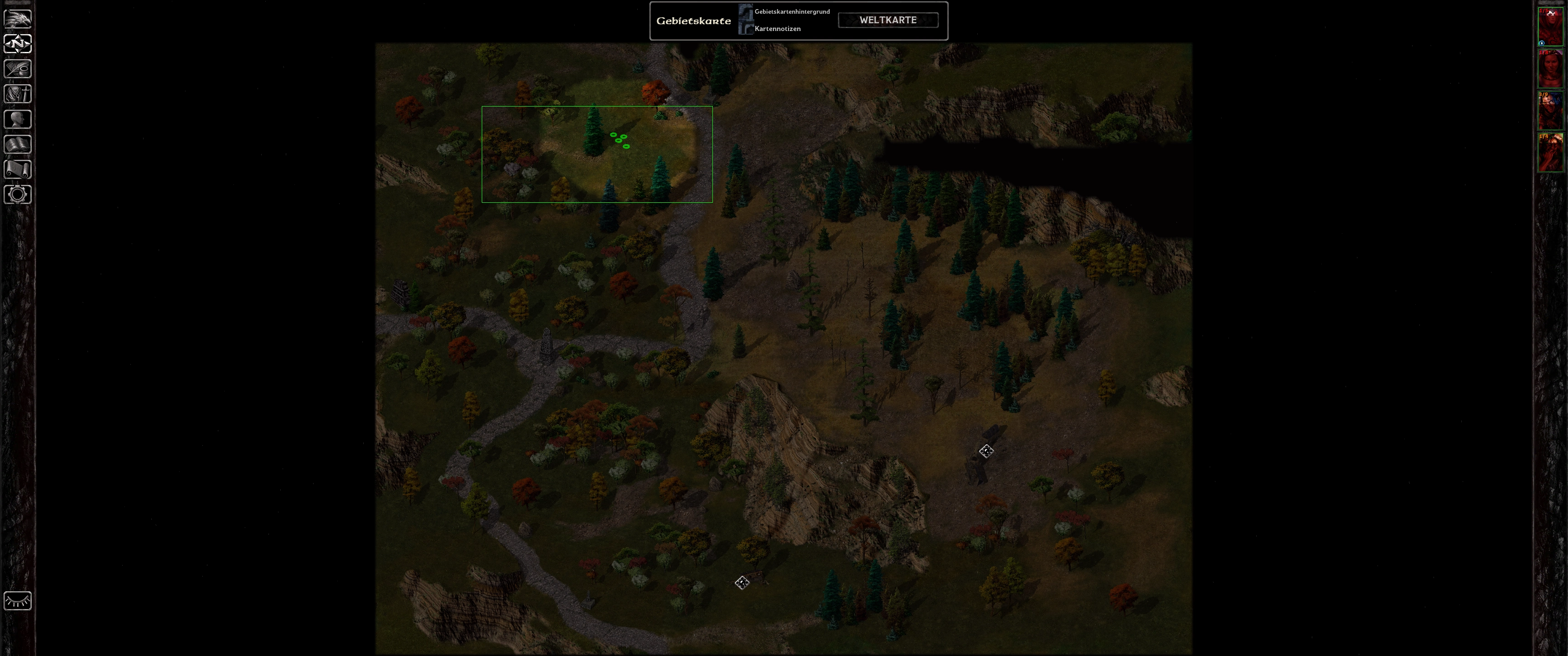Toggle the Kartennotizen map notes option
The width and height of the screenshot is (1568, 656).
pos(746,29)
